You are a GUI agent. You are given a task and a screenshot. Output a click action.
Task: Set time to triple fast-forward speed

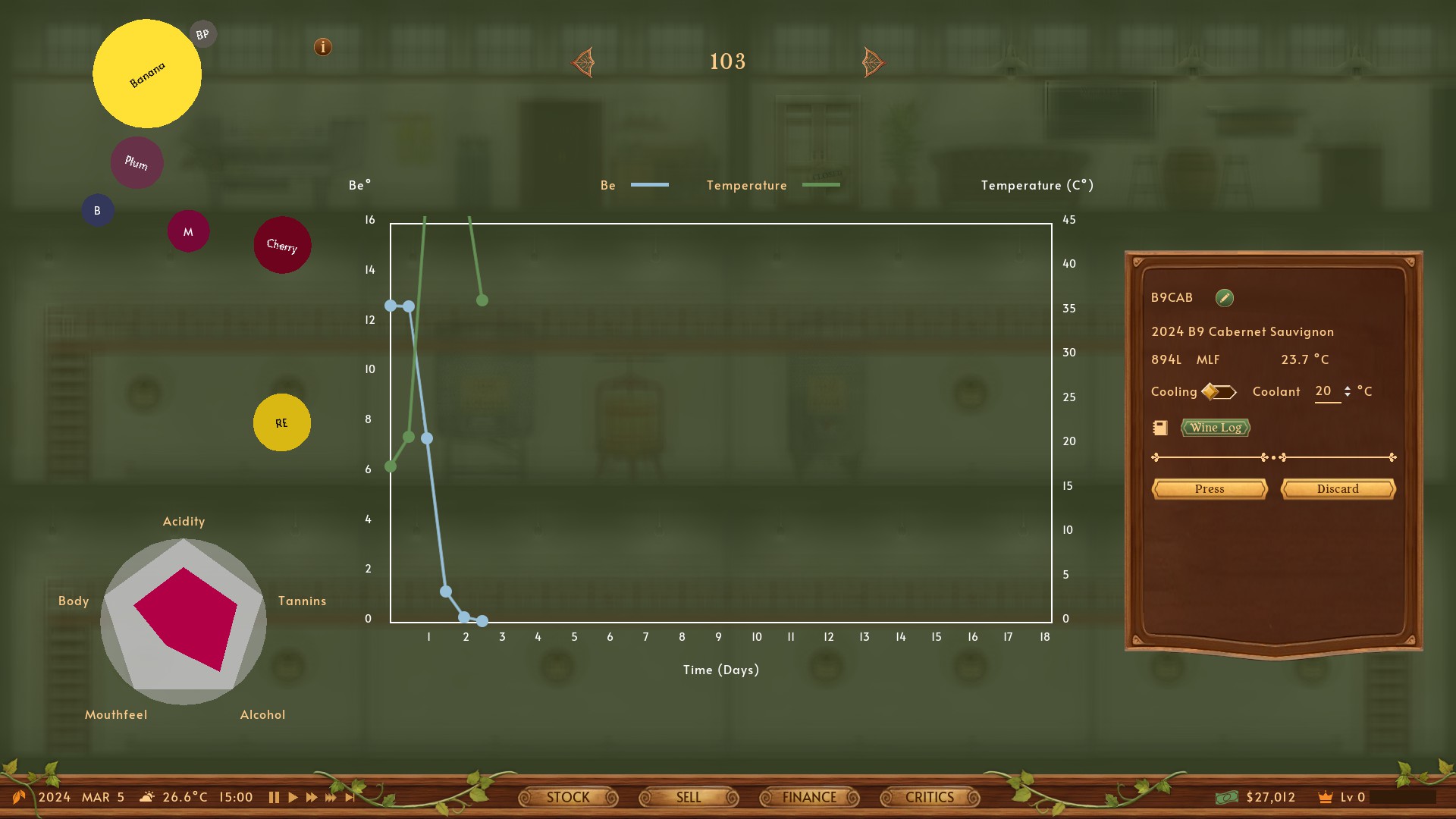(331, 798)
